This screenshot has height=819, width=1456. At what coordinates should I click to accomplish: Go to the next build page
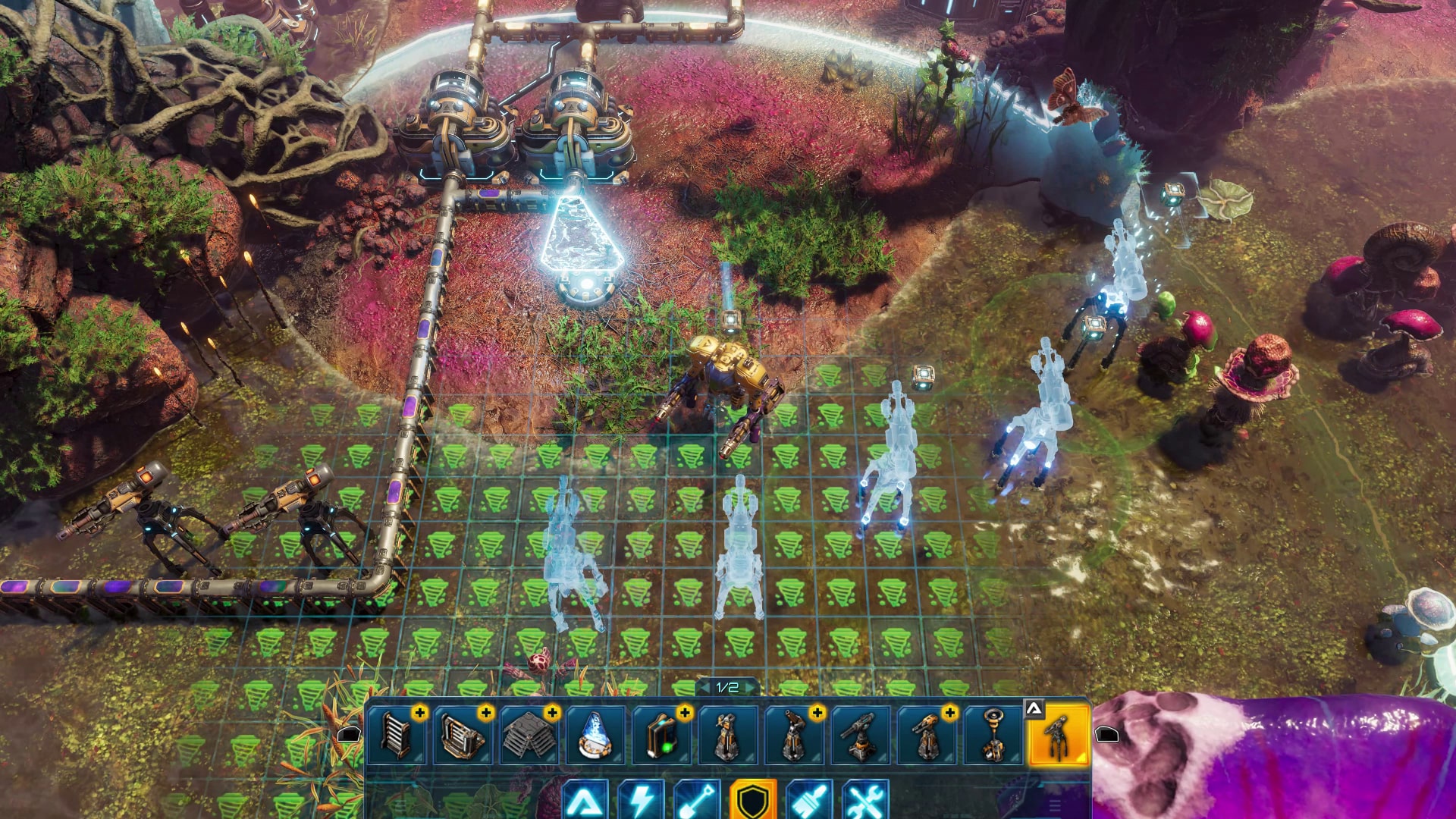pyautogui.click(x=752, y=687)
